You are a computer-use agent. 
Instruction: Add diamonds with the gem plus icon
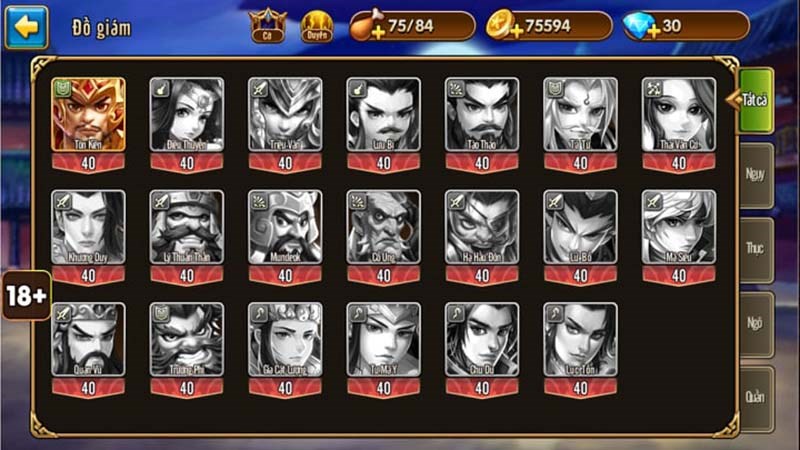pyautogui.click(x=639, y=27)
